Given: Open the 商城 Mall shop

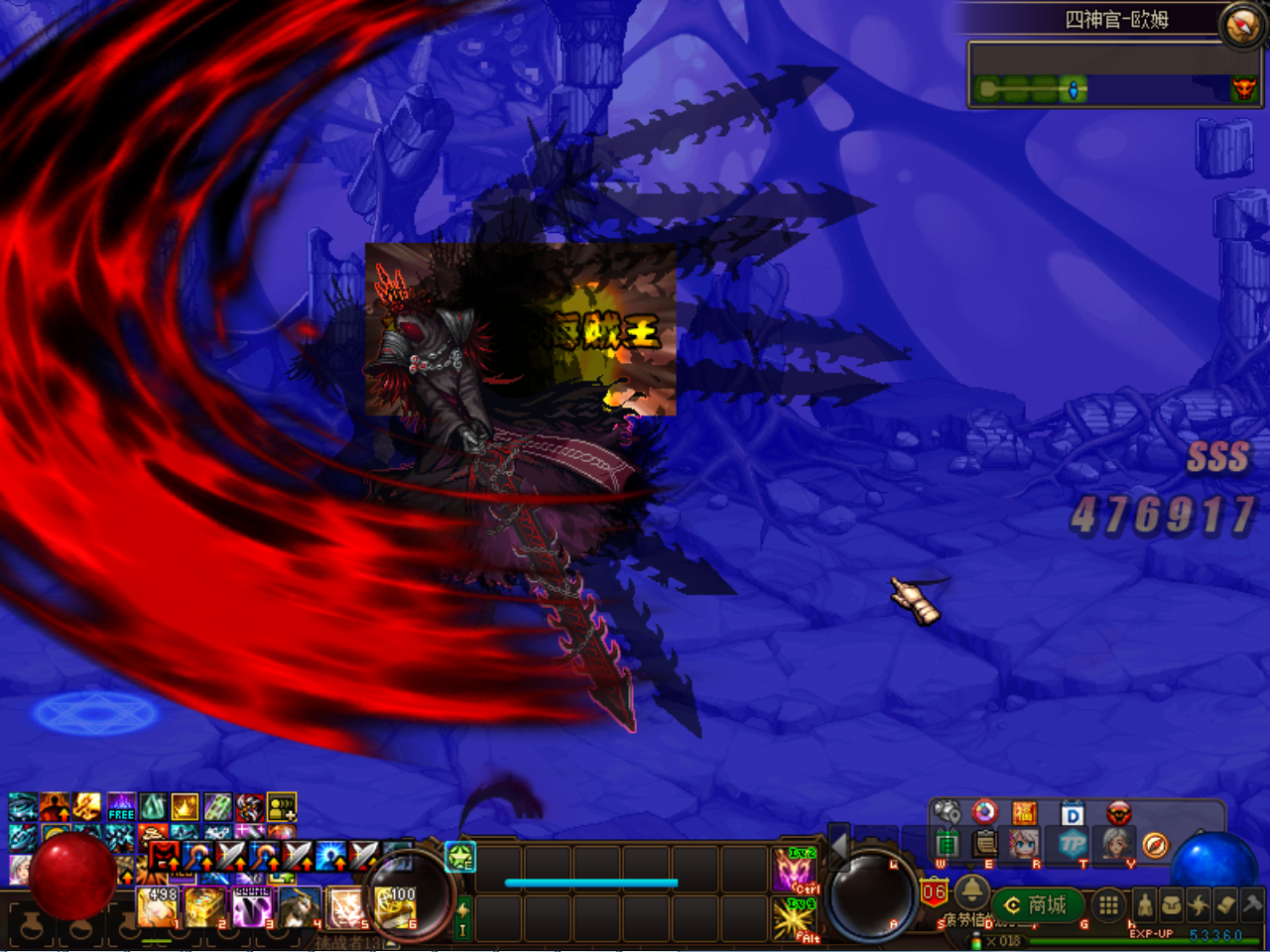Looking at the screenshot, I should point(1037,904).
